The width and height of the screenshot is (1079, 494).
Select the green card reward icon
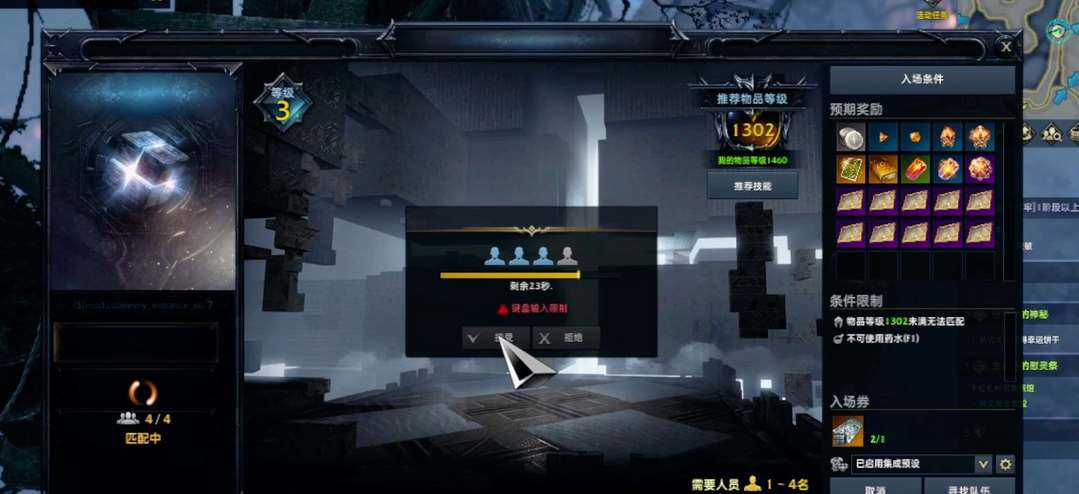click(x=851, y=170)
